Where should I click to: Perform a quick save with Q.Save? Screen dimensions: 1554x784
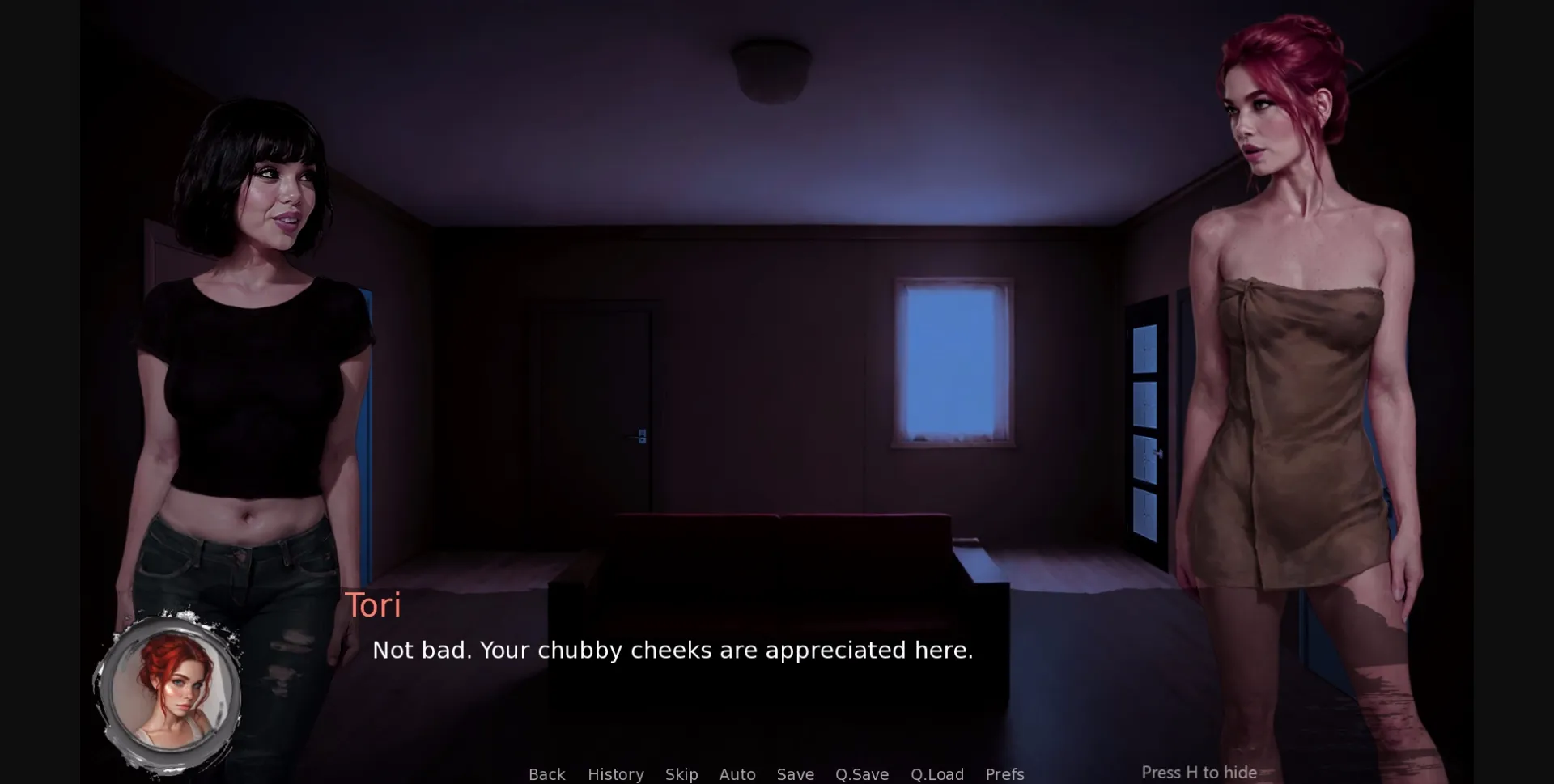tap(861, 773)
